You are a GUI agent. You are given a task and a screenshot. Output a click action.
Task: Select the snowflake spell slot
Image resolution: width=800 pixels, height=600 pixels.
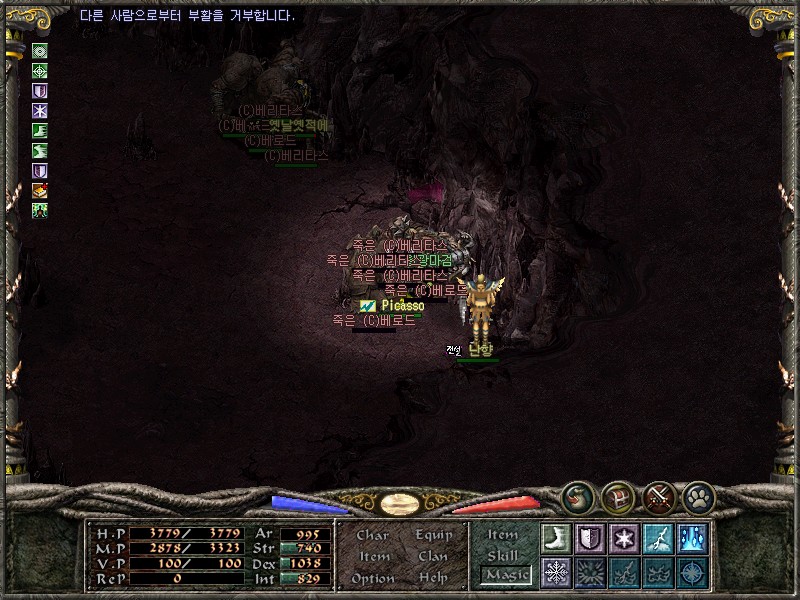(x=556, y=573)
